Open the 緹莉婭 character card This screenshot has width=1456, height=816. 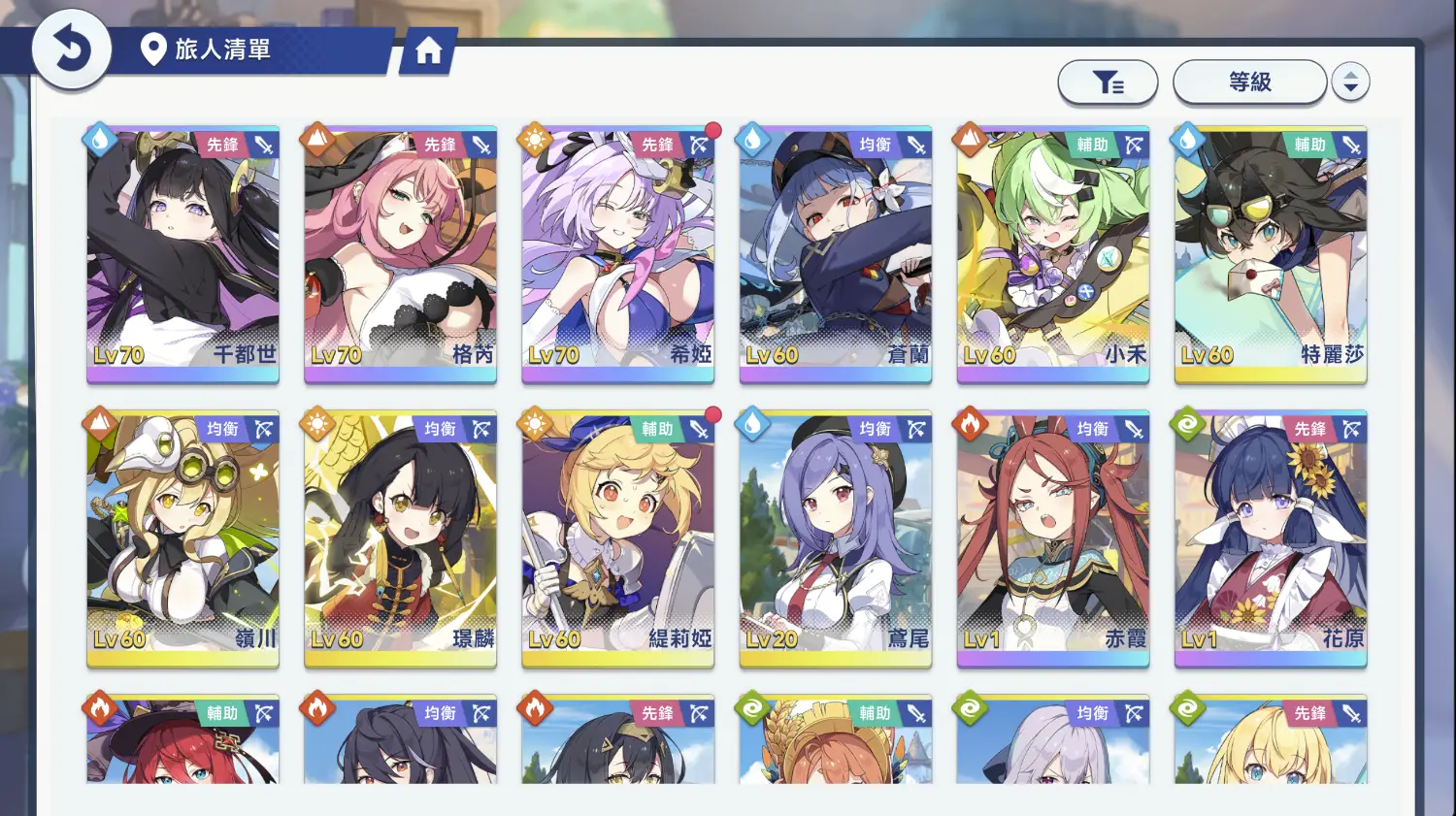point(618,537)
